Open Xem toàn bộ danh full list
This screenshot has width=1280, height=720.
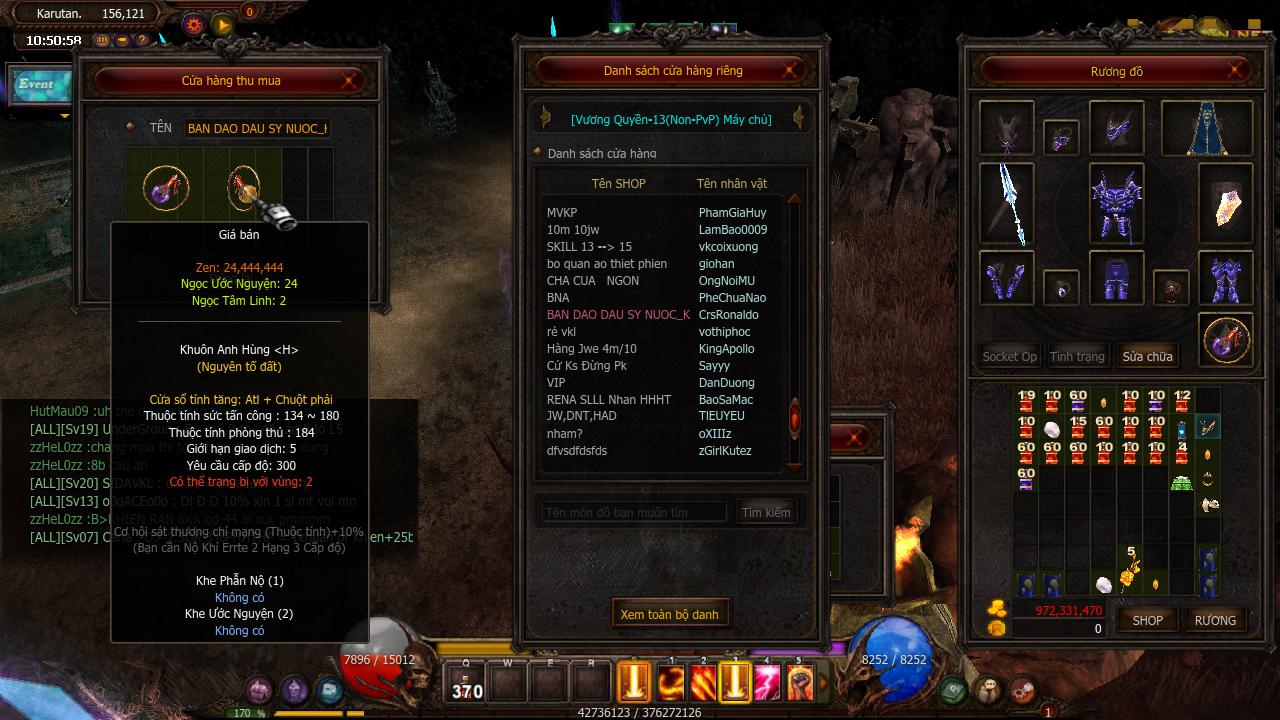click(669, 614)
